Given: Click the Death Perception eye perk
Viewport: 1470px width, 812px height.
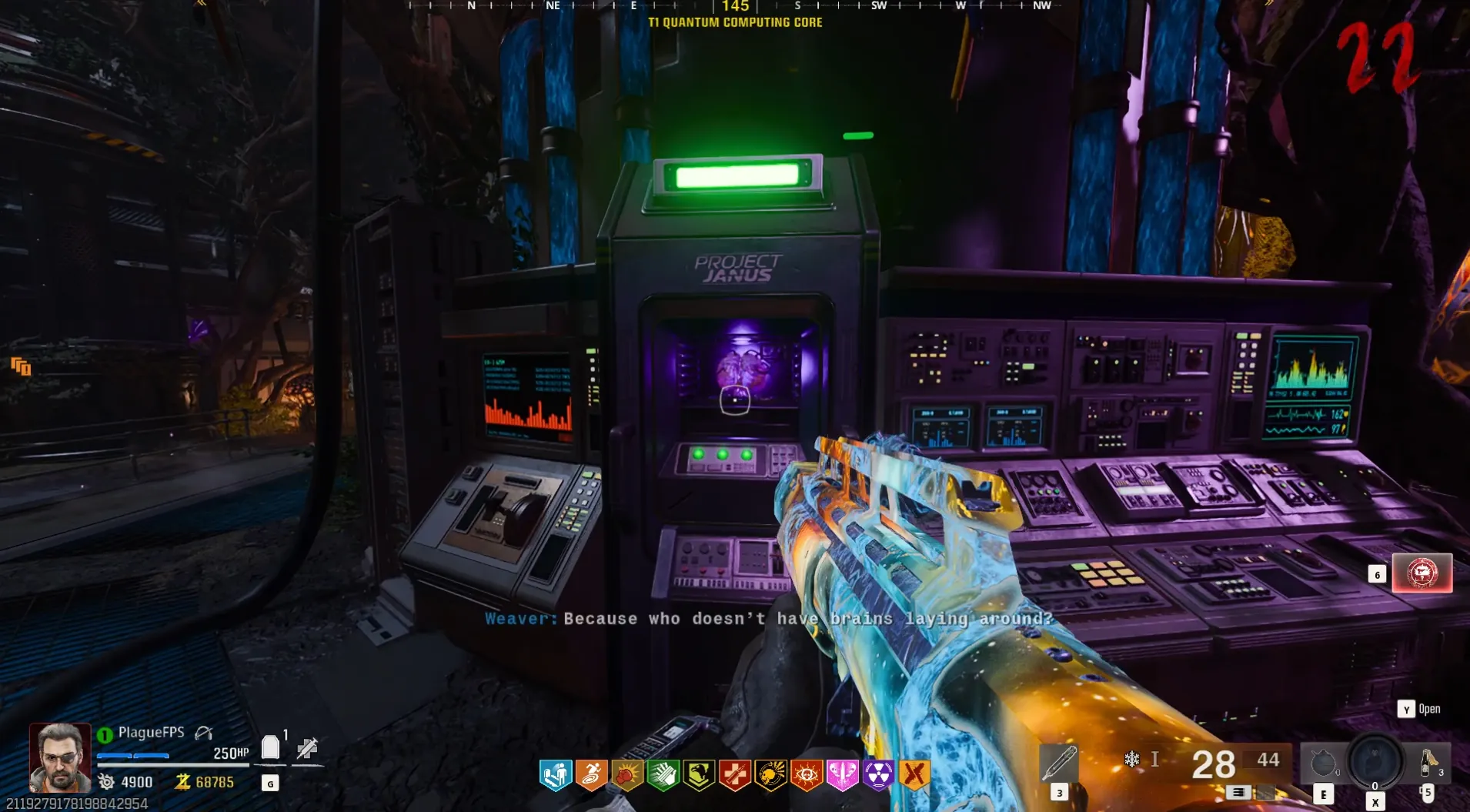Looking at the screenshot, I should [x=807, y=775].
